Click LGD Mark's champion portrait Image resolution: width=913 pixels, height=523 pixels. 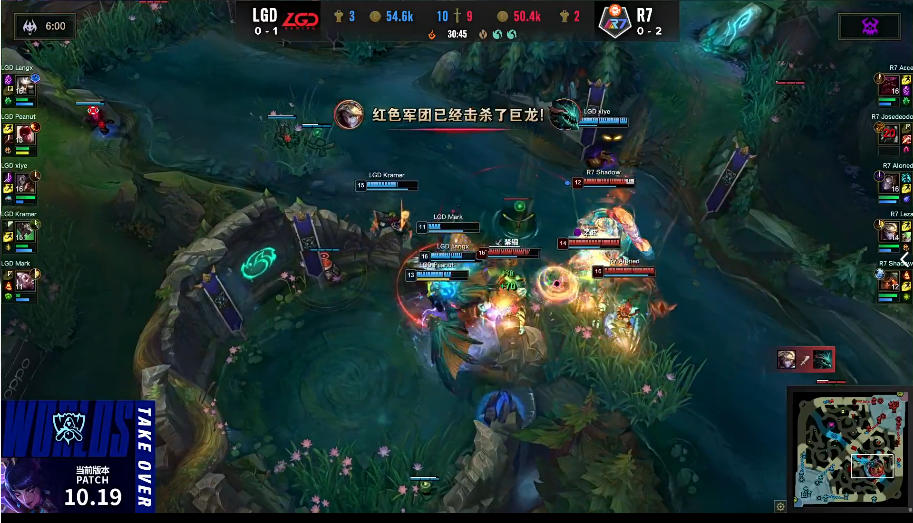point(23,281)
